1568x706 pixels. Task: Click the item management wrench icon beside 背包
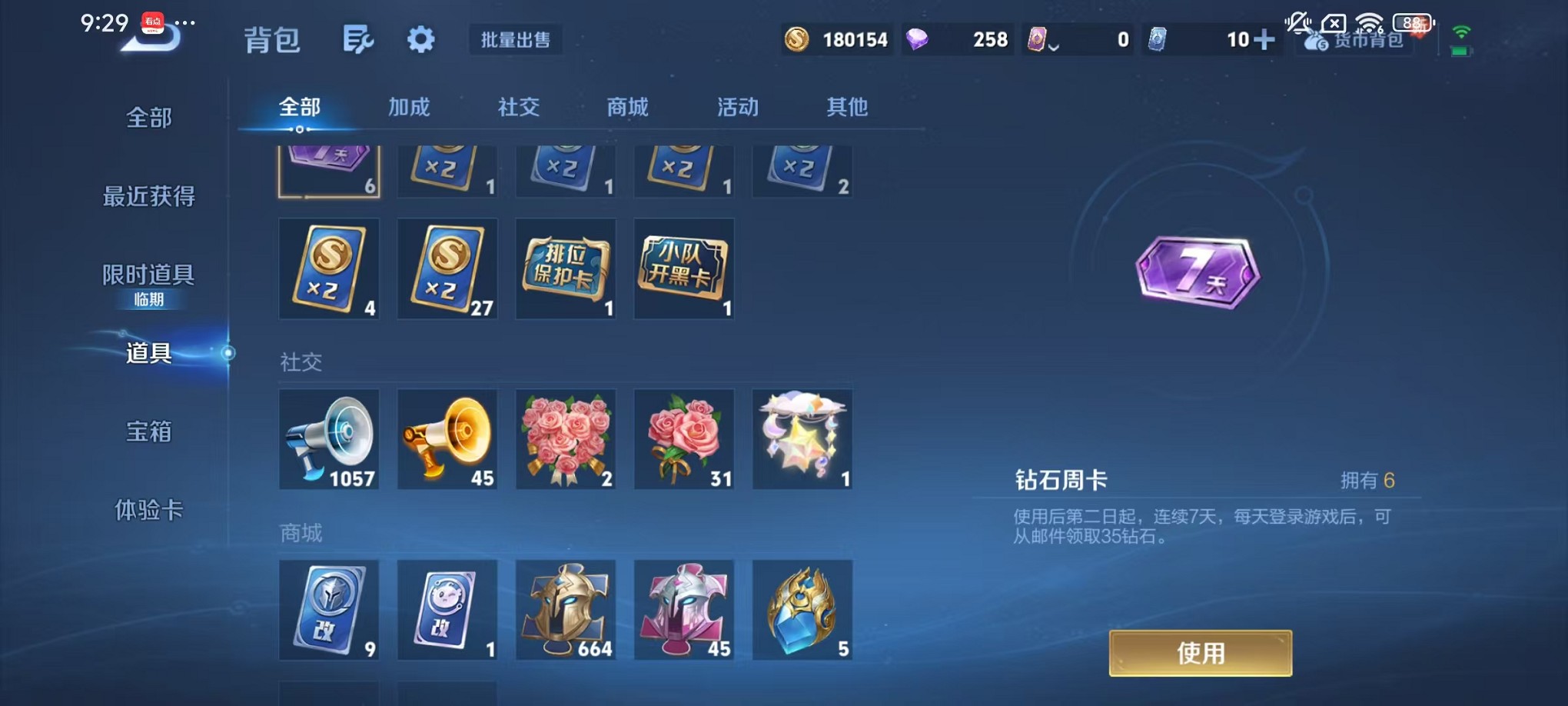point(358,40)
